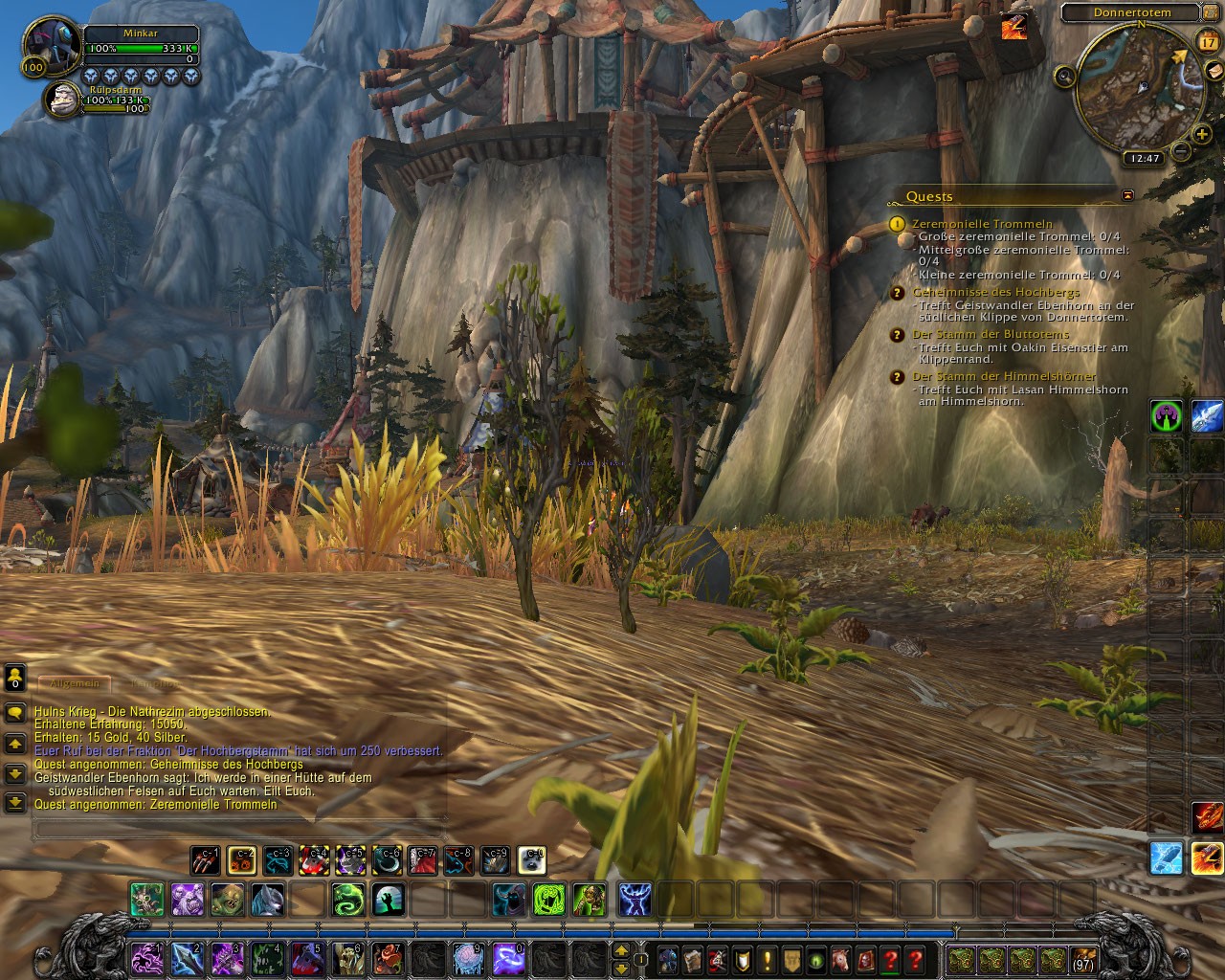Click the fiery buff icon beside the minimap
The height and width of the screenshot is (980, 1225).
1013,28
